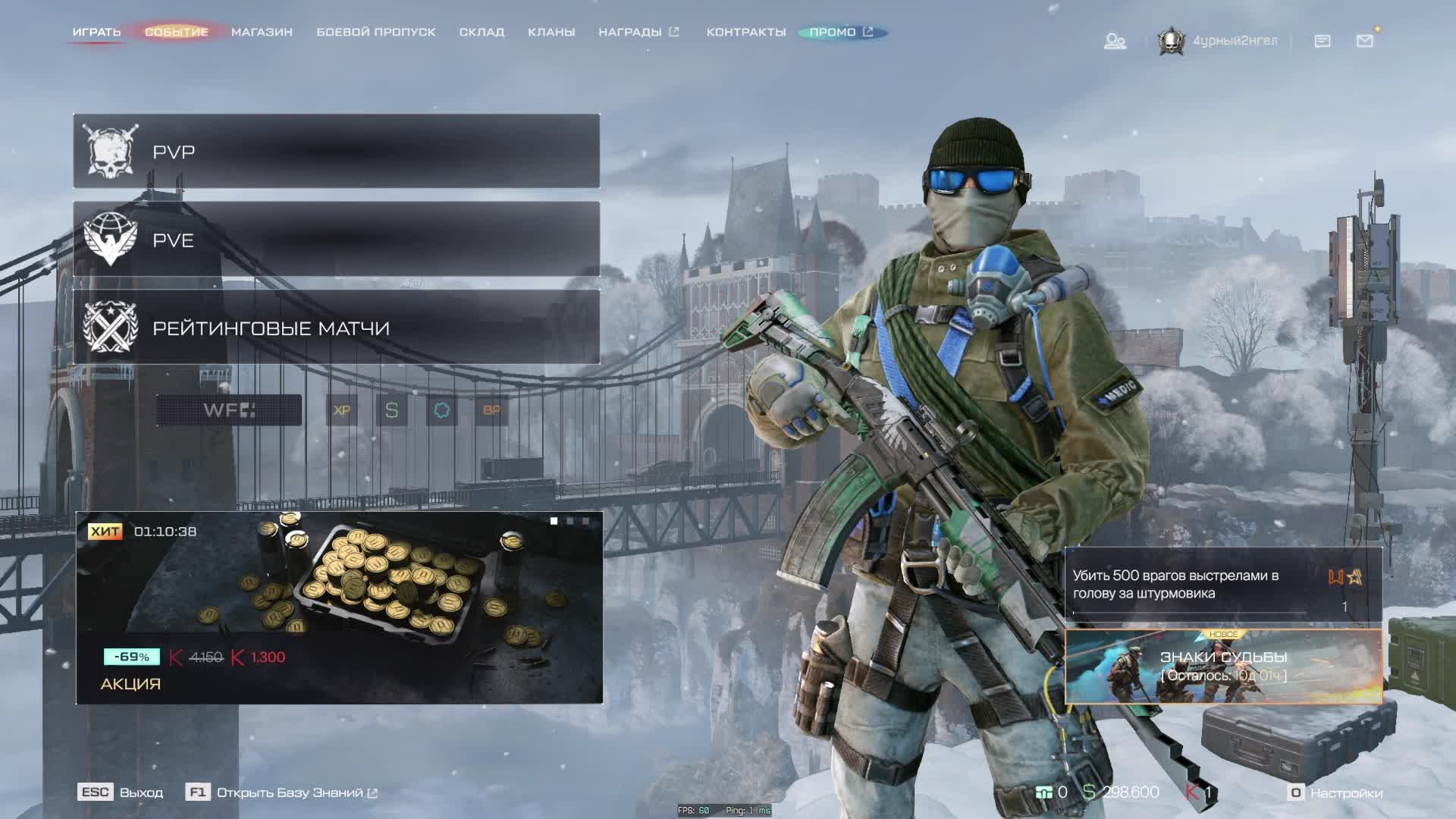Open the Промо external link
The width and height of the screenshot is (1456, 819).
(x=841, y=32)
